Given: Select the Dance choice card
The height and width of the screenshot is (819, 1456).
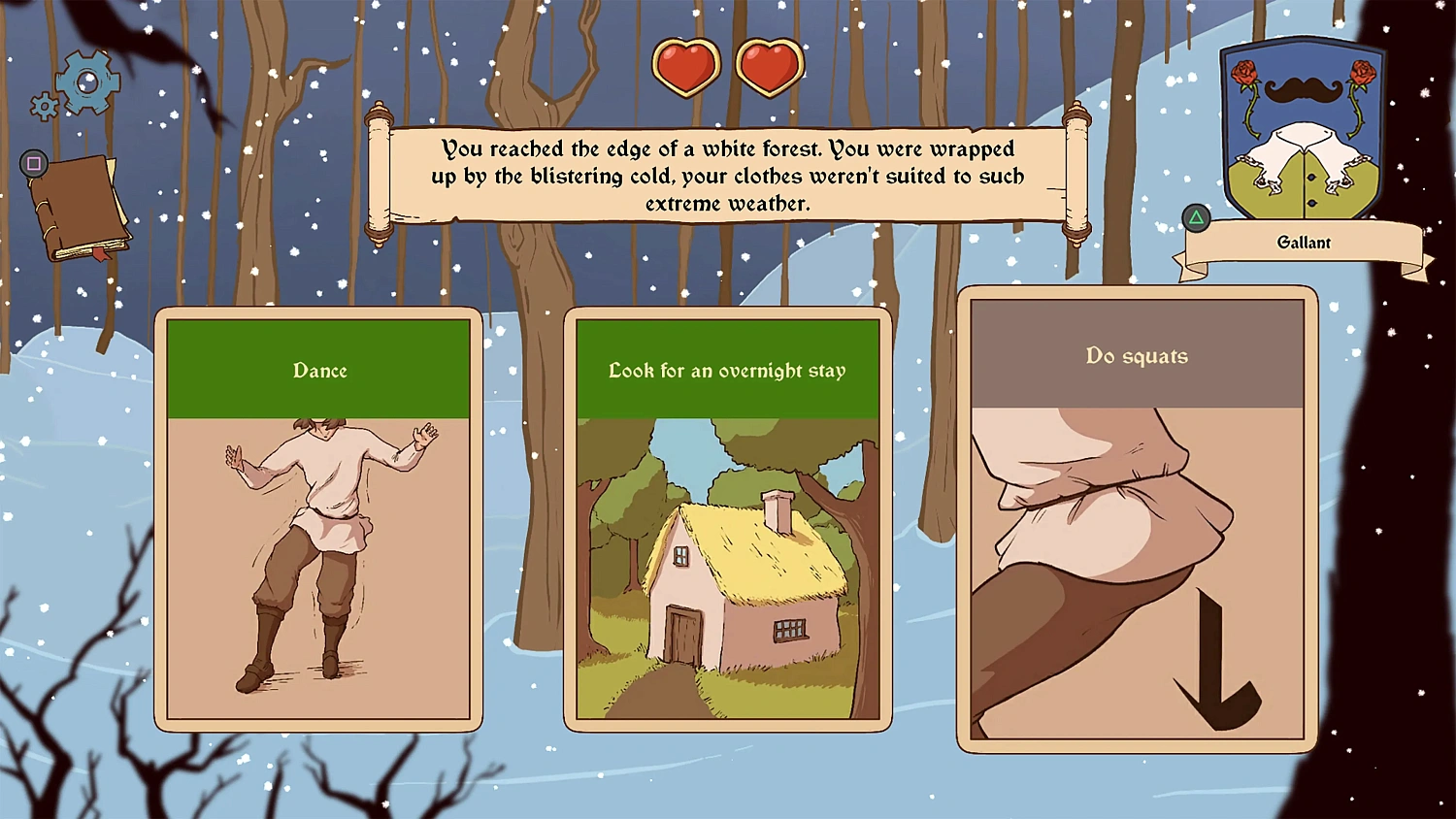Looking at the screenshot, I should [318, 514].
